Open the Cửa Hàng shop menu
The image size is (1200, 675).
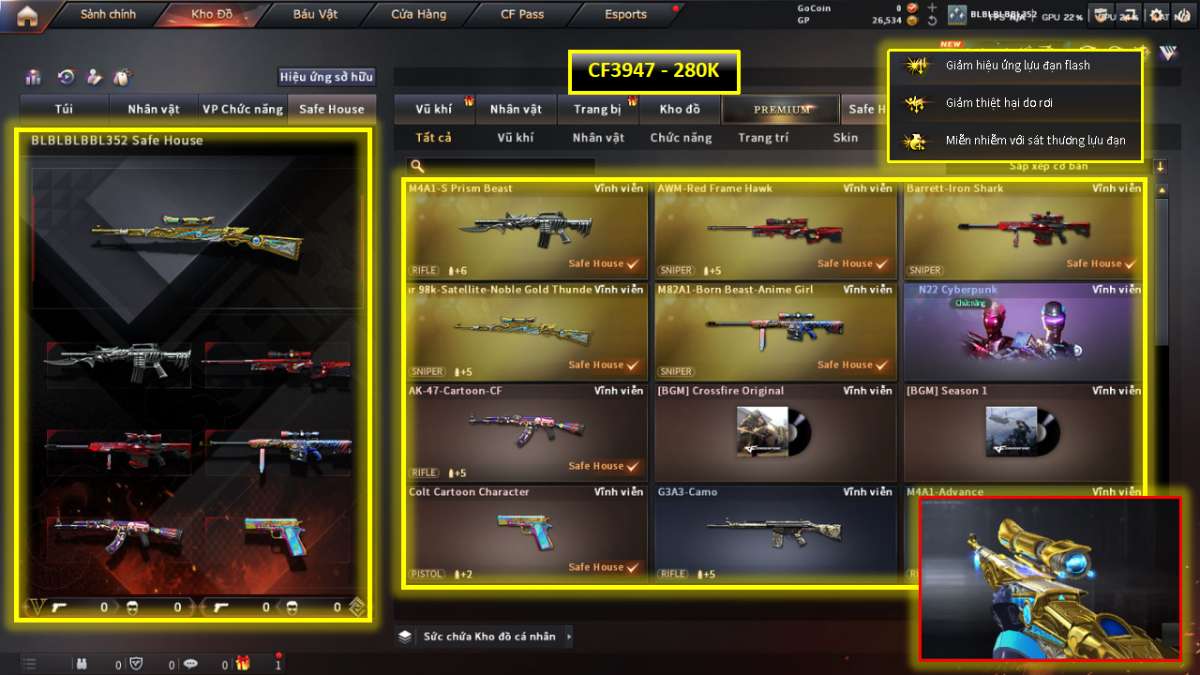(x=419, y=15)
